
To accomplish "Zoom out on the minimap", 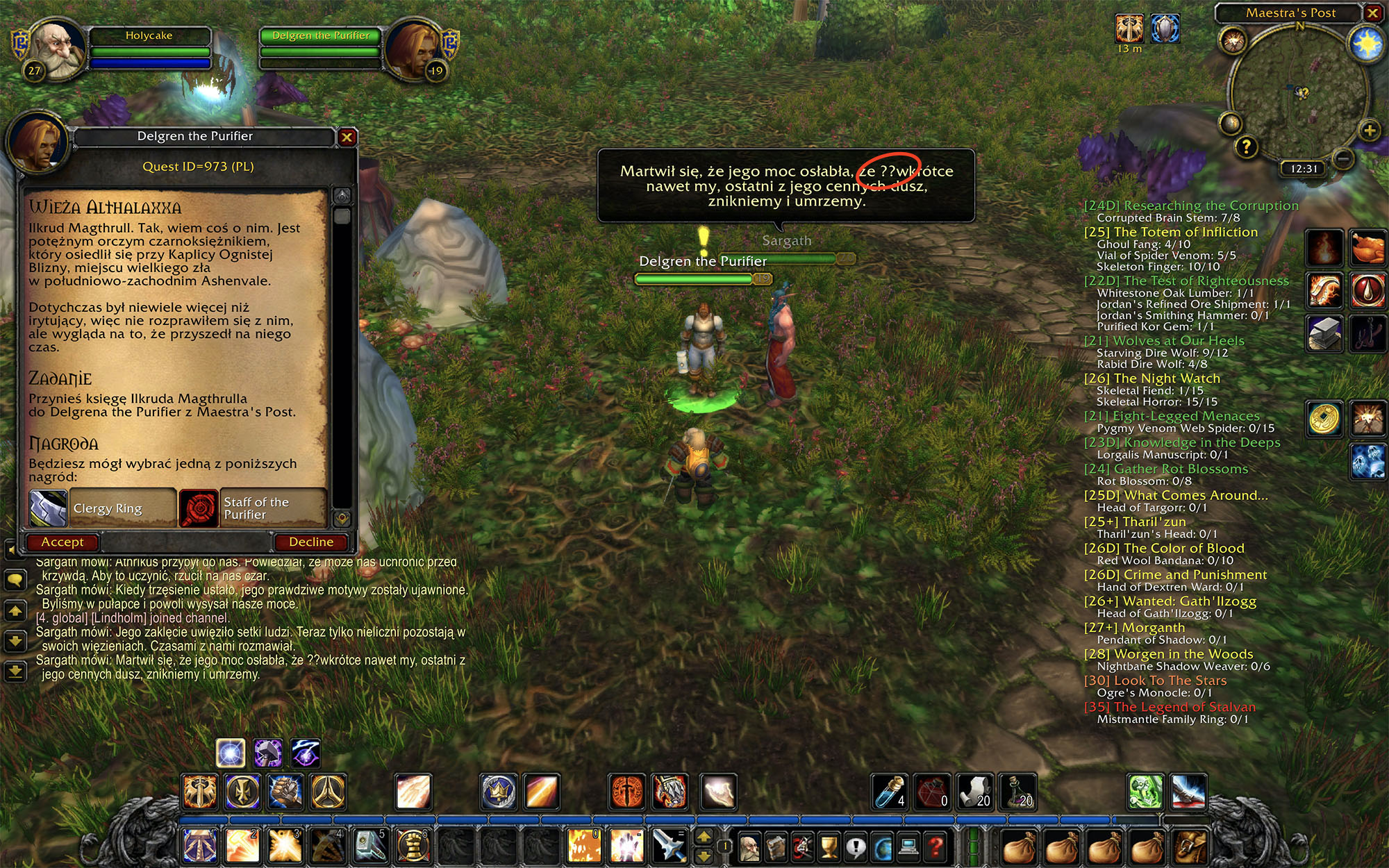I will 1344,159.
